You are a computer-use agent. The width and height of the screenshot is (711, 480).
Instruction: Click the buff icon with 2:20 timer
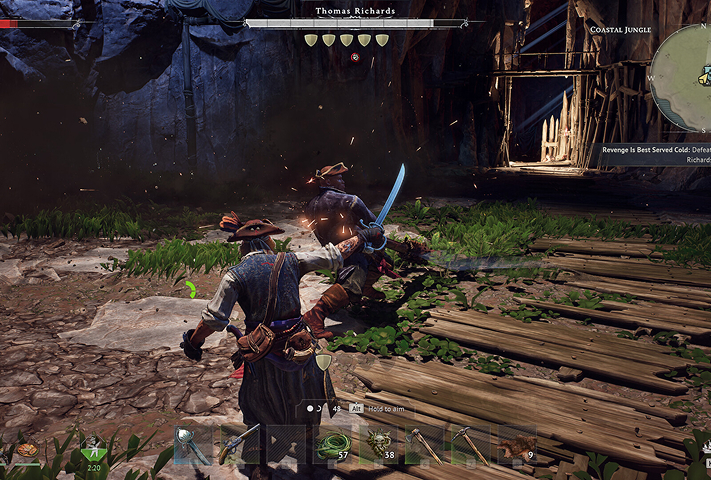(x=94, y=451)
